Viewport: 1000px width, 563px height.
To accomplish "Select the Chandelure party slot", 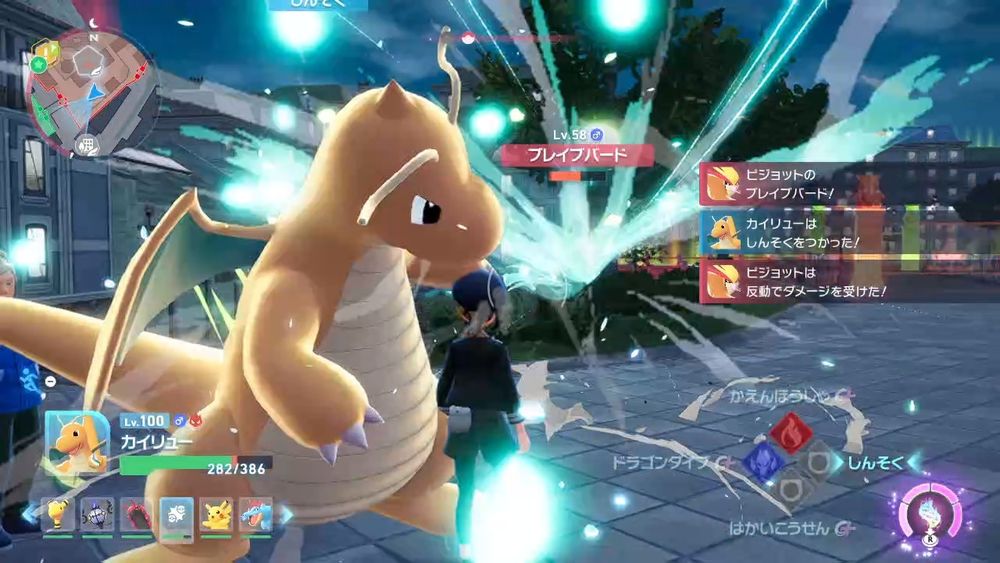I will pyautogui.click(x=97, y=514).
